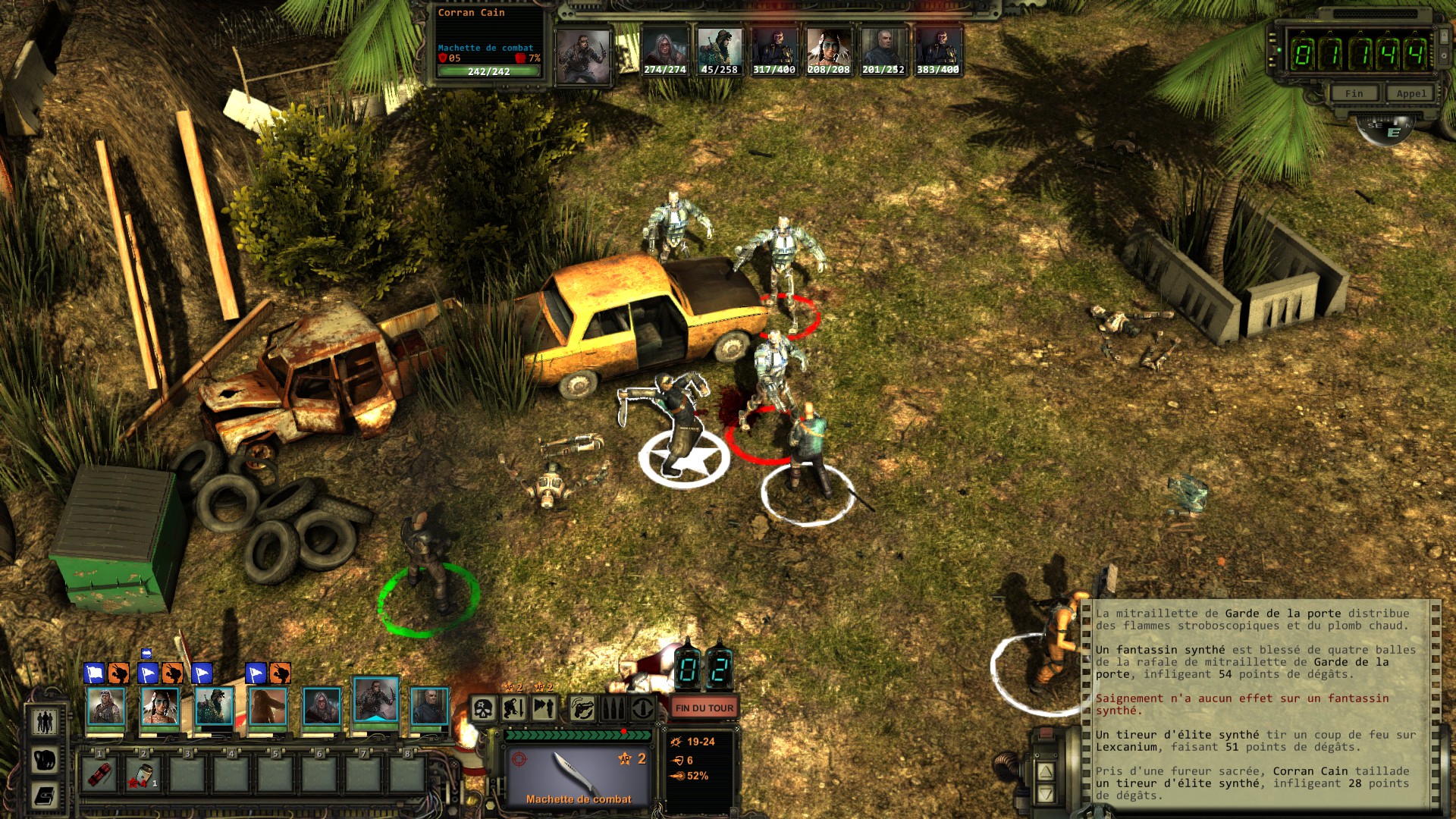Select the bald man's party portrait
Image resolution: width=1456 pixels, height=819 pixels.
[x=429, y=707]
